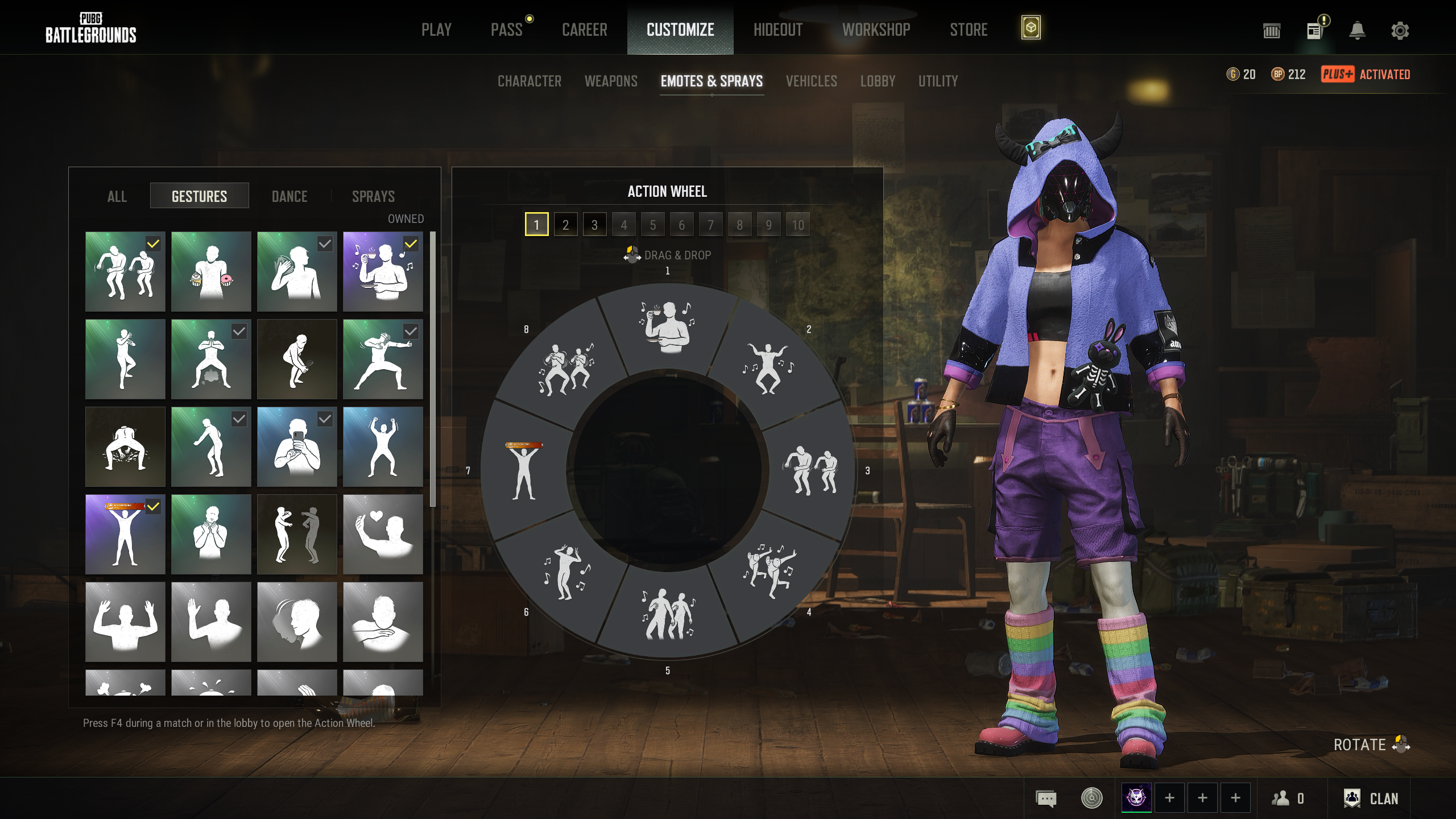This screenshot has height=819, width=1456.
Task: Choose action wheel preset 2
Action: [565, 225]
